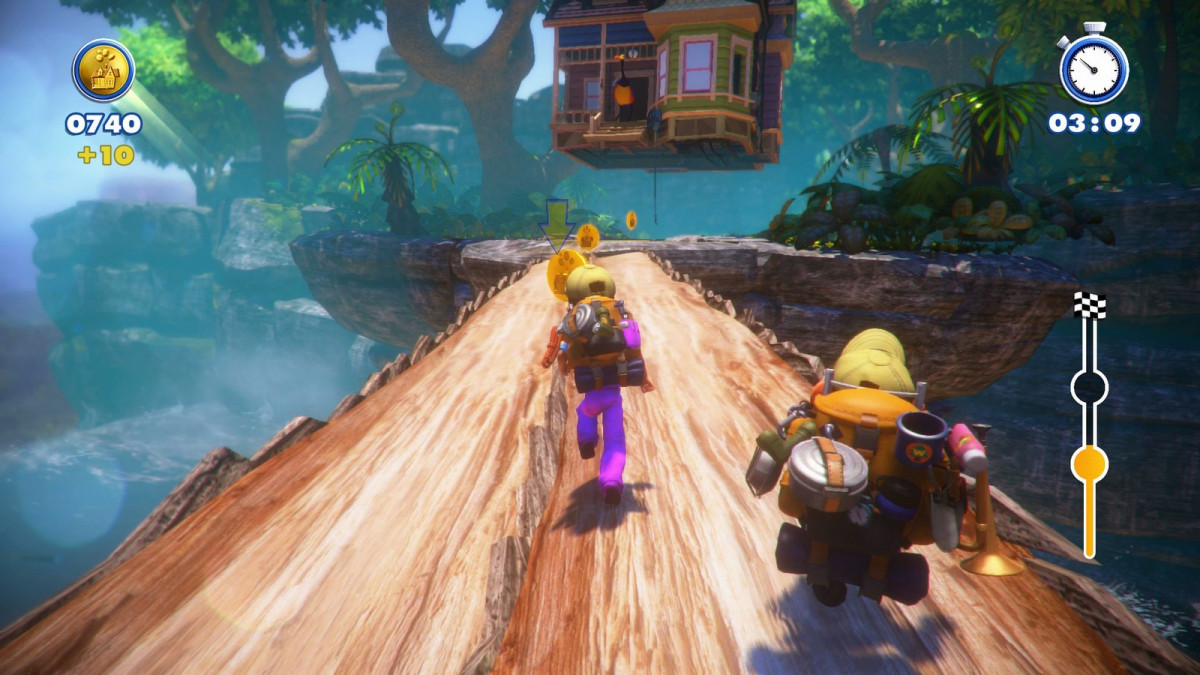Viewport: 1200px width, 675px height.
Task: Click the gold house coin icon
Action: pyautogui.click(x=104, y=70)
